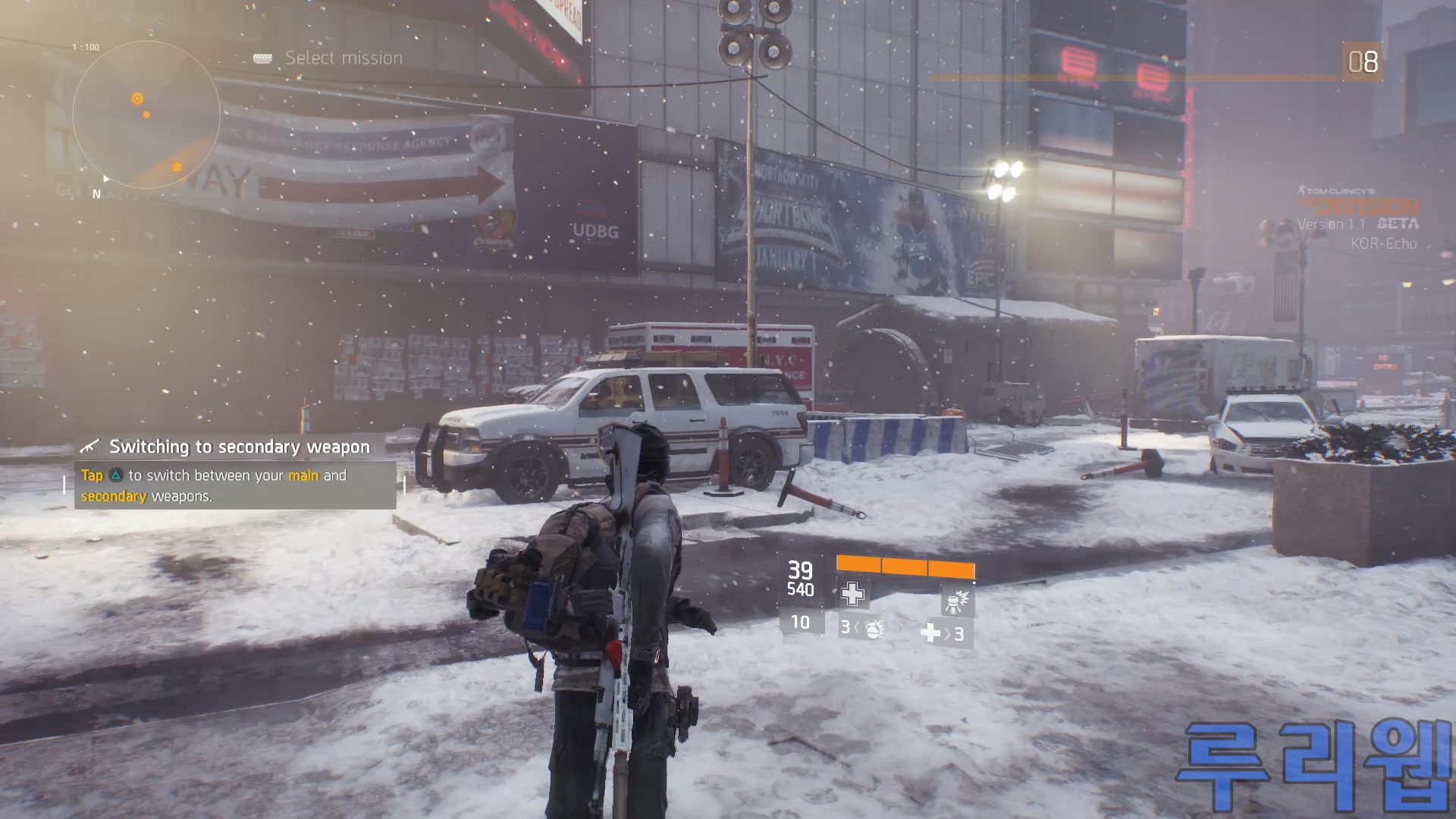This screenshot has width=1456, height=819.
Task: Activate the turret explosion skill icon
Action: pyautogui.click(x=956, y=601)
